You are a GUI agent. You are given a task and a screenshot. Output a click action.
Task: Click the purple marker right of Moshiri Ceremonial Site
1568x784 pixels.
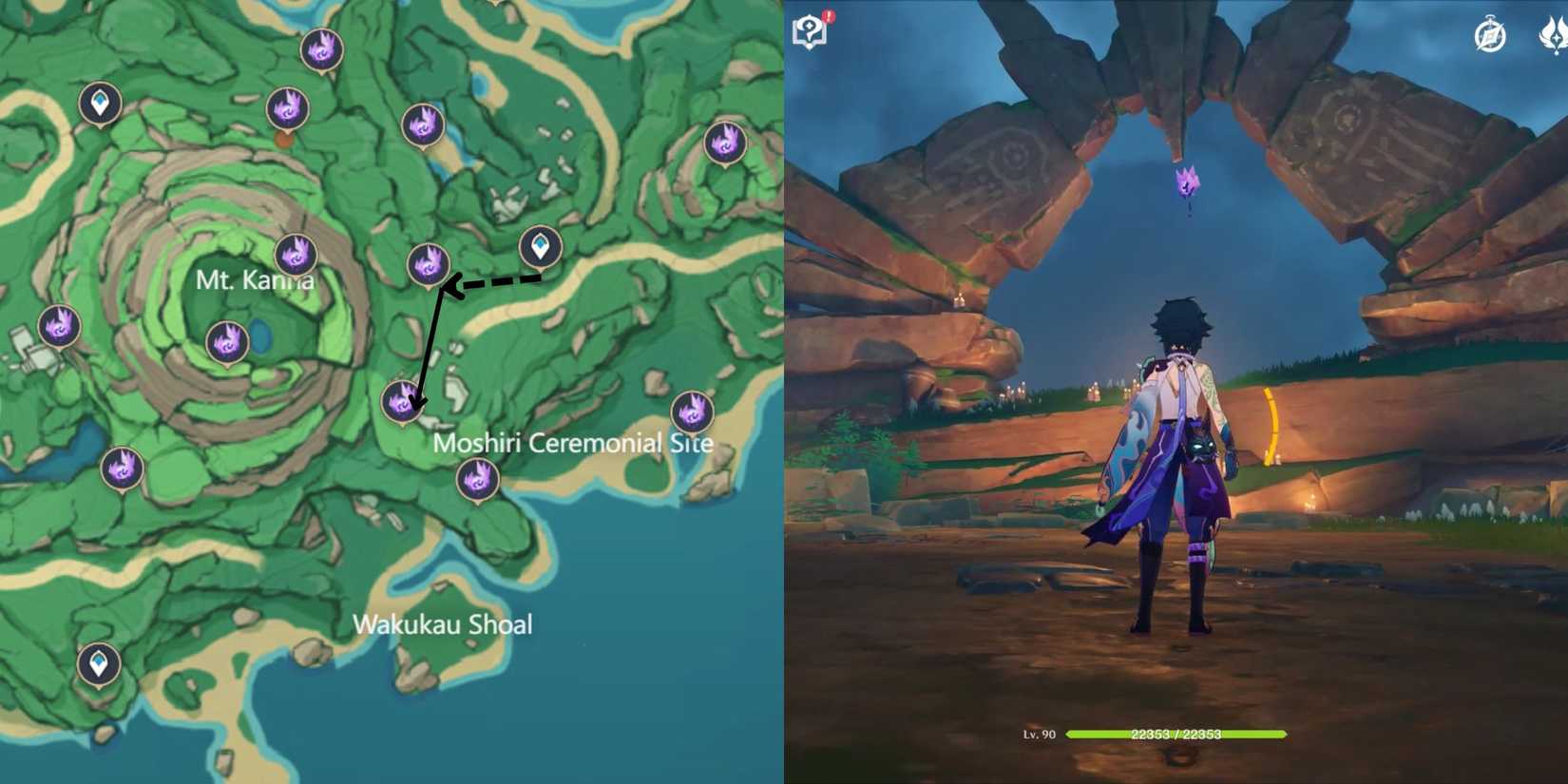click(x=692, y=411)
